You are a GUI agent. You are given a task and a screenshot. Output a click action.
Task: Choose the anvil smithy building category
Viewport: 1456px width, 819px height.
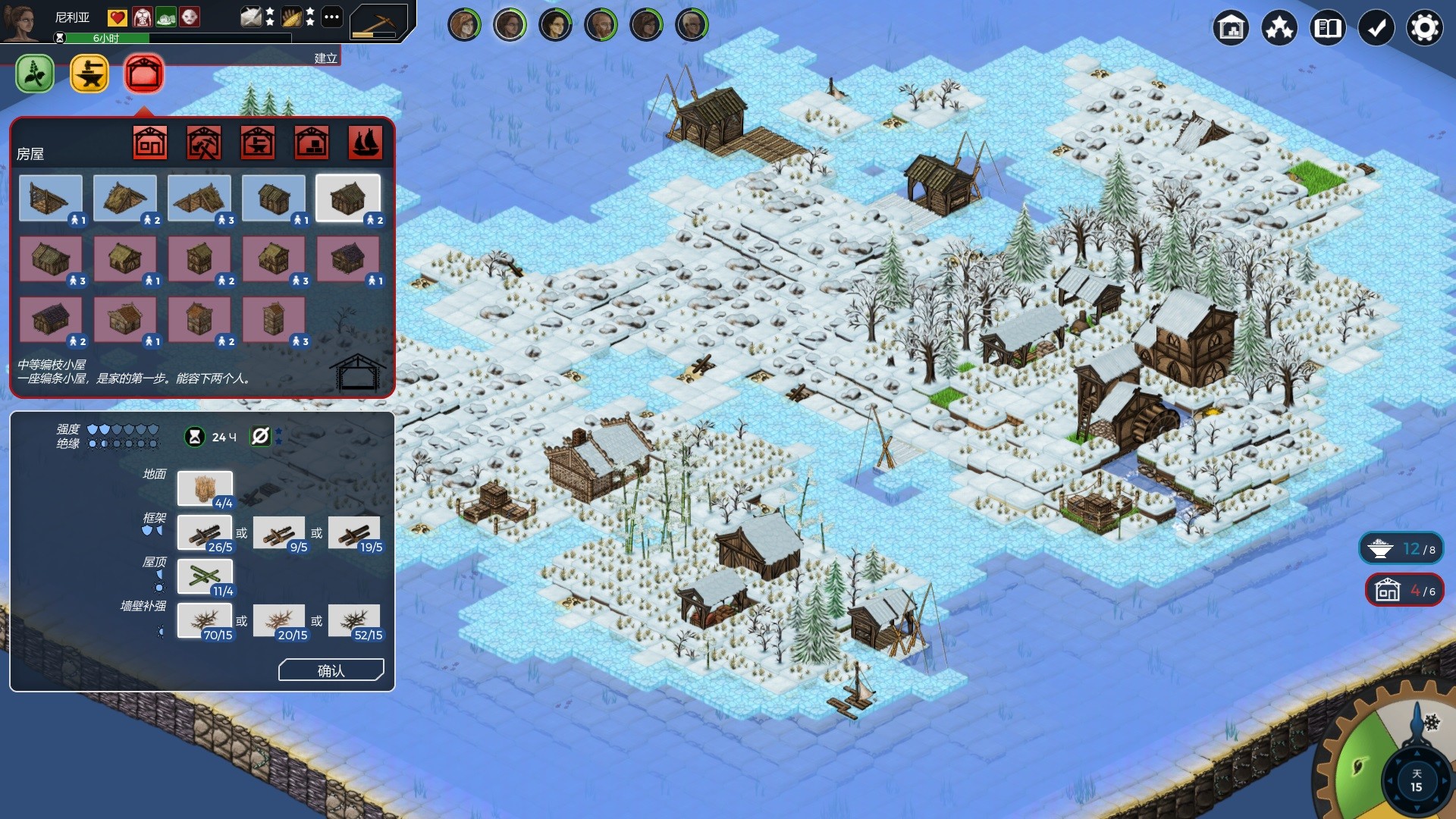point(258,143)
